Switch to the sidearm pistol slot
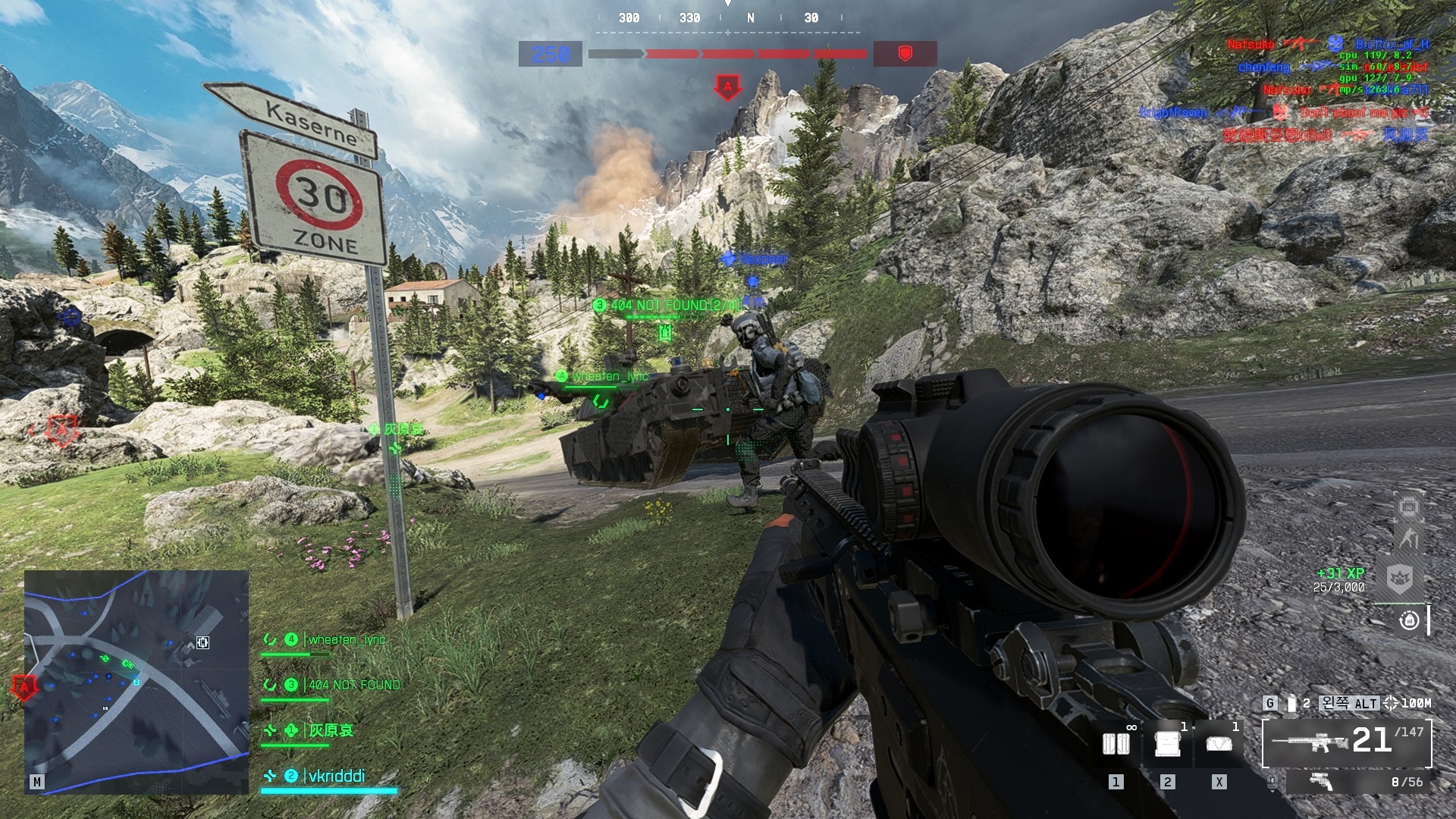This screenshot has height=819, width=1456. tap(1358, 782)
